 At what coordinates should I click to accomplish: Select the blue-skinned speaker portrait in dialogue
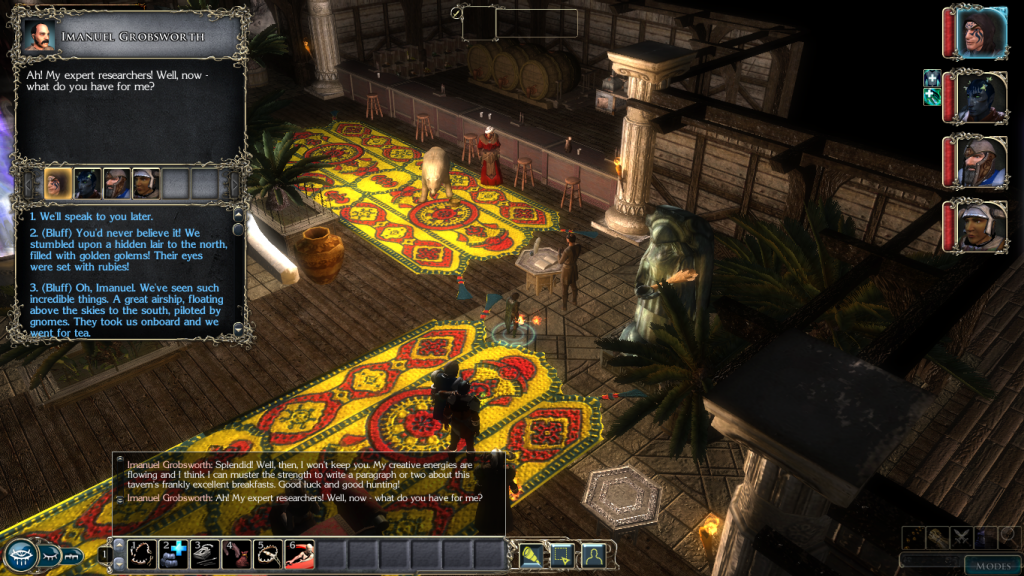tap(88, 183)
